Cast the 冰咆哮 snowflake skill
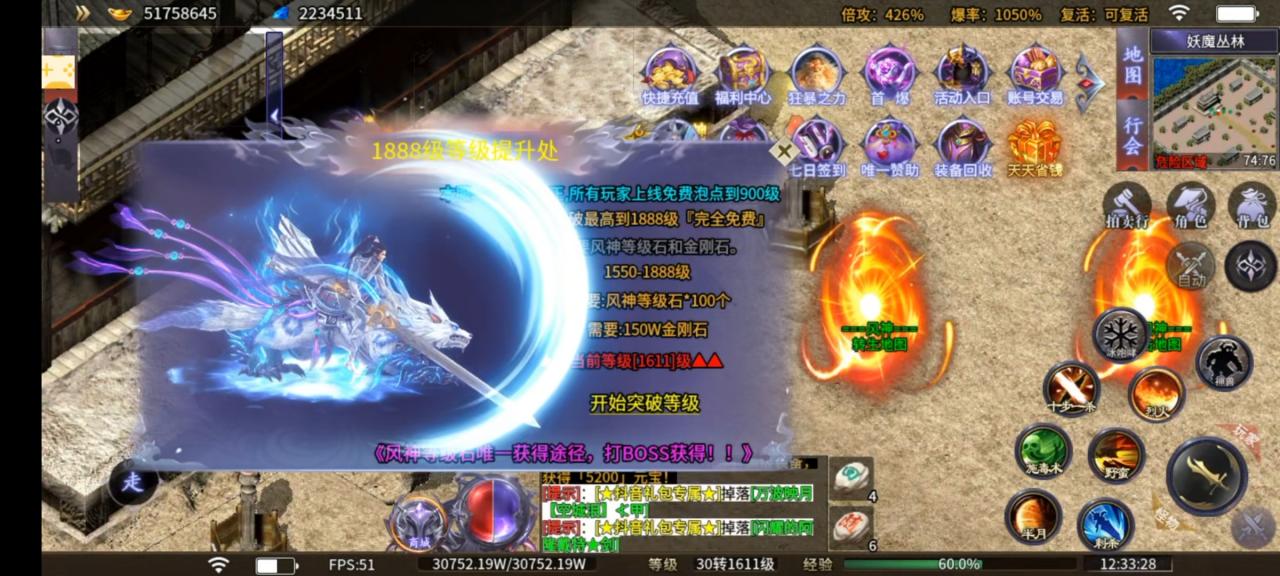 [1120, 334]
